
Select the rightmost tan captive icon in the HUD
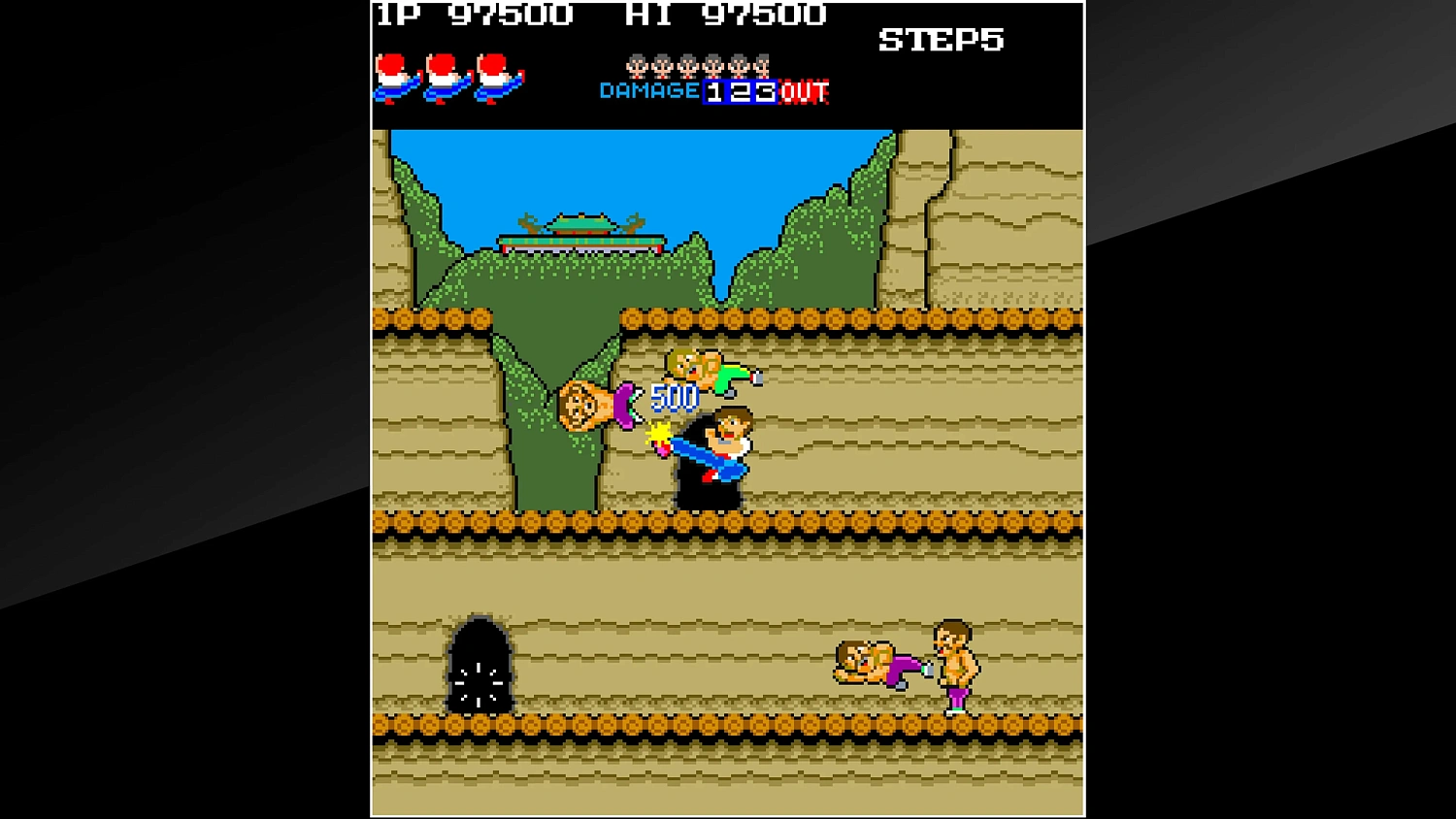pos(763,67)
